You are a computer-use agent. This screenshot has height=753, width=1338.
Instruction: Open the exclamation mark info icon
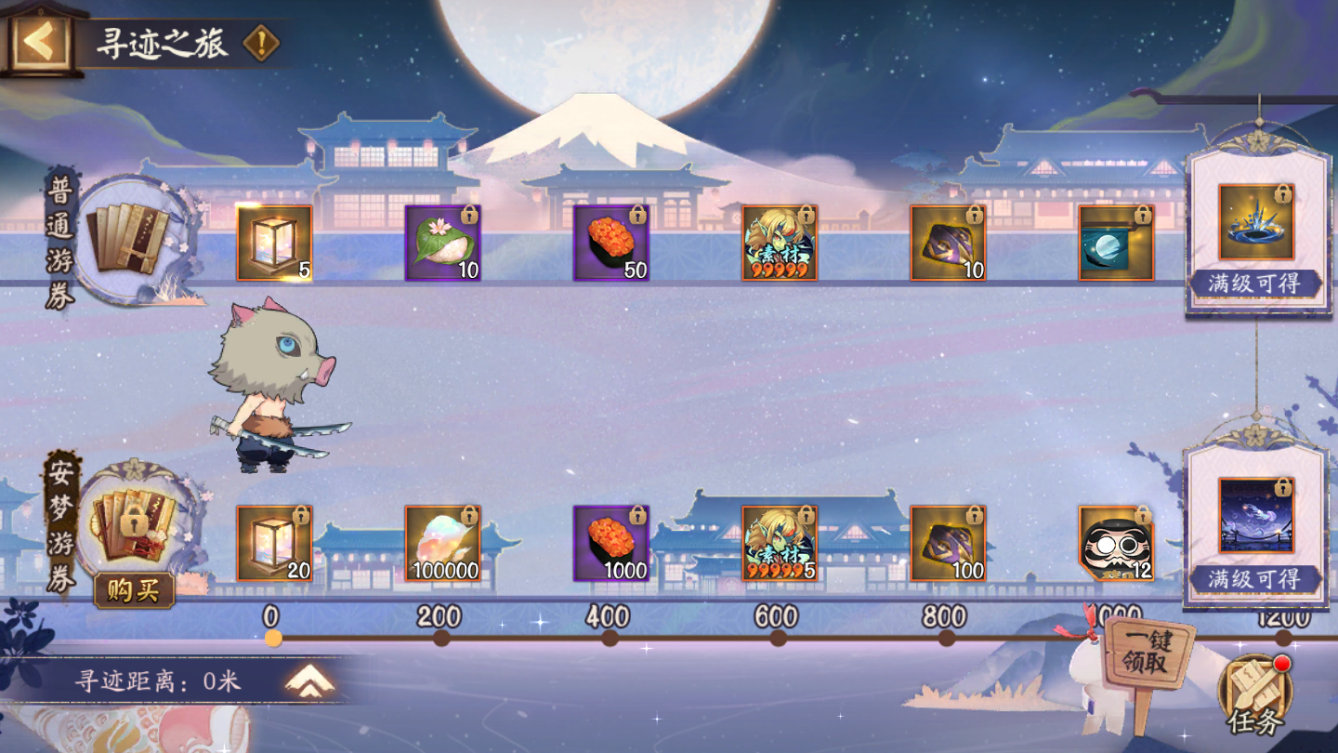[261, 43]
